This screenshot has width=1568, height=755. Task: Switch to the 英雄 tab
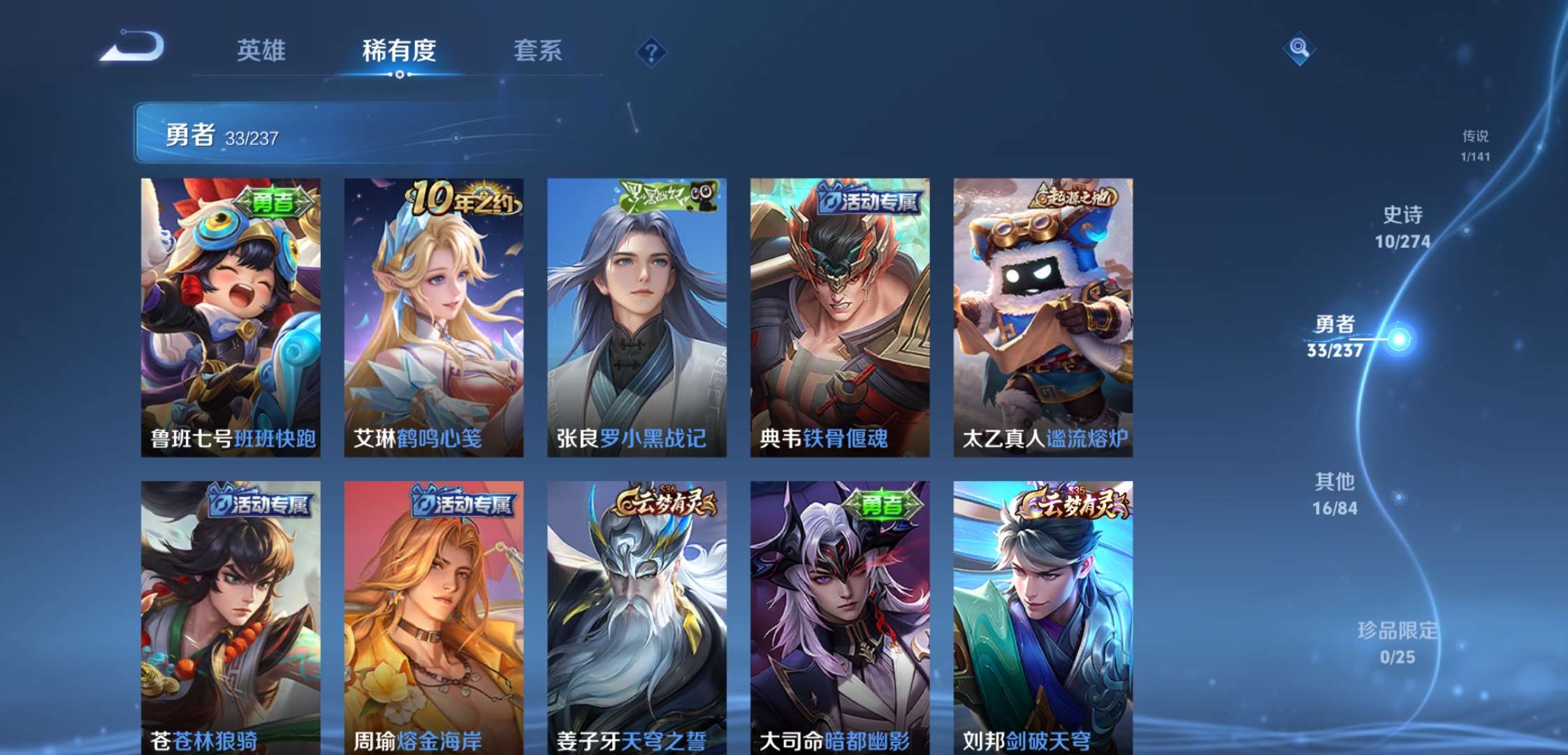click(x=261, y=51)
